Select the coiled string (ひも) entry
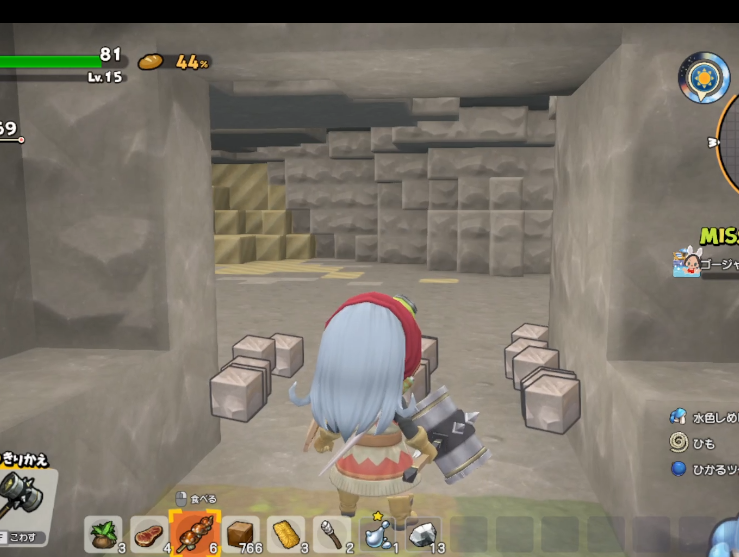Viewport: 739px width, 557px height. [693, 442]
